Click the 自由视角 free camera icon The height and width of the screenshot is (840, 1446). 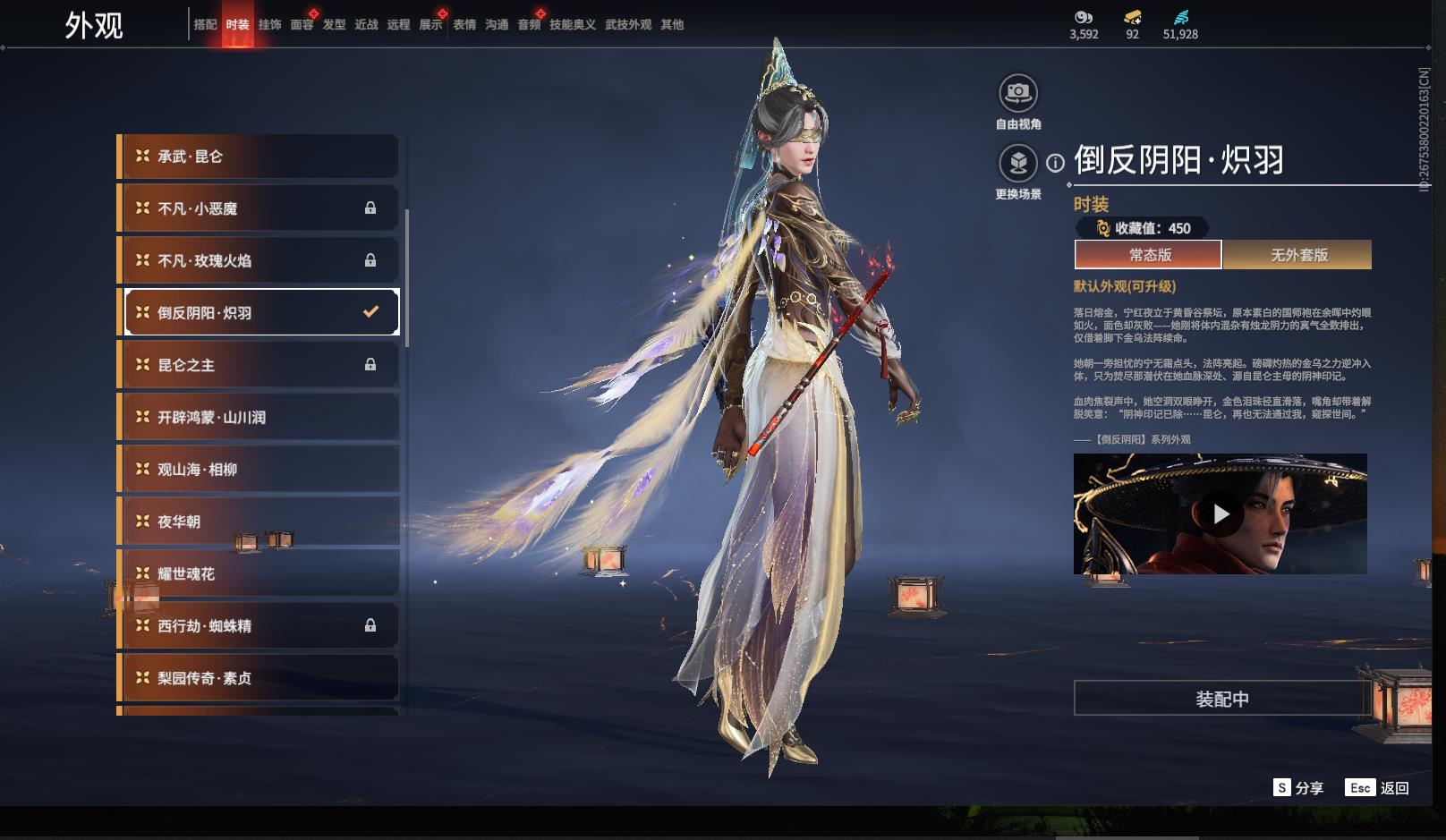[1018, 92]
